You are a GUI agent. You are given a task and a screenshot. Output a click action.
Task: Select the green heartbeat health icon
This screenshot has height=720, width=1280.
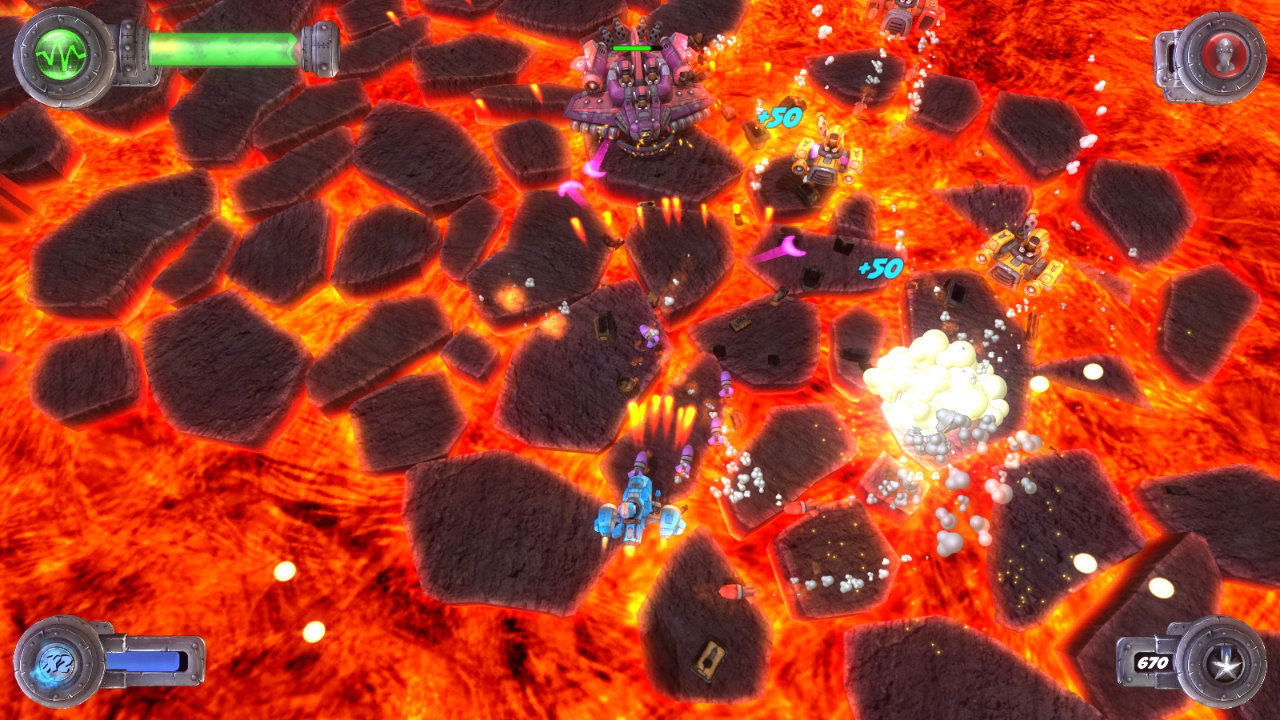62,56
